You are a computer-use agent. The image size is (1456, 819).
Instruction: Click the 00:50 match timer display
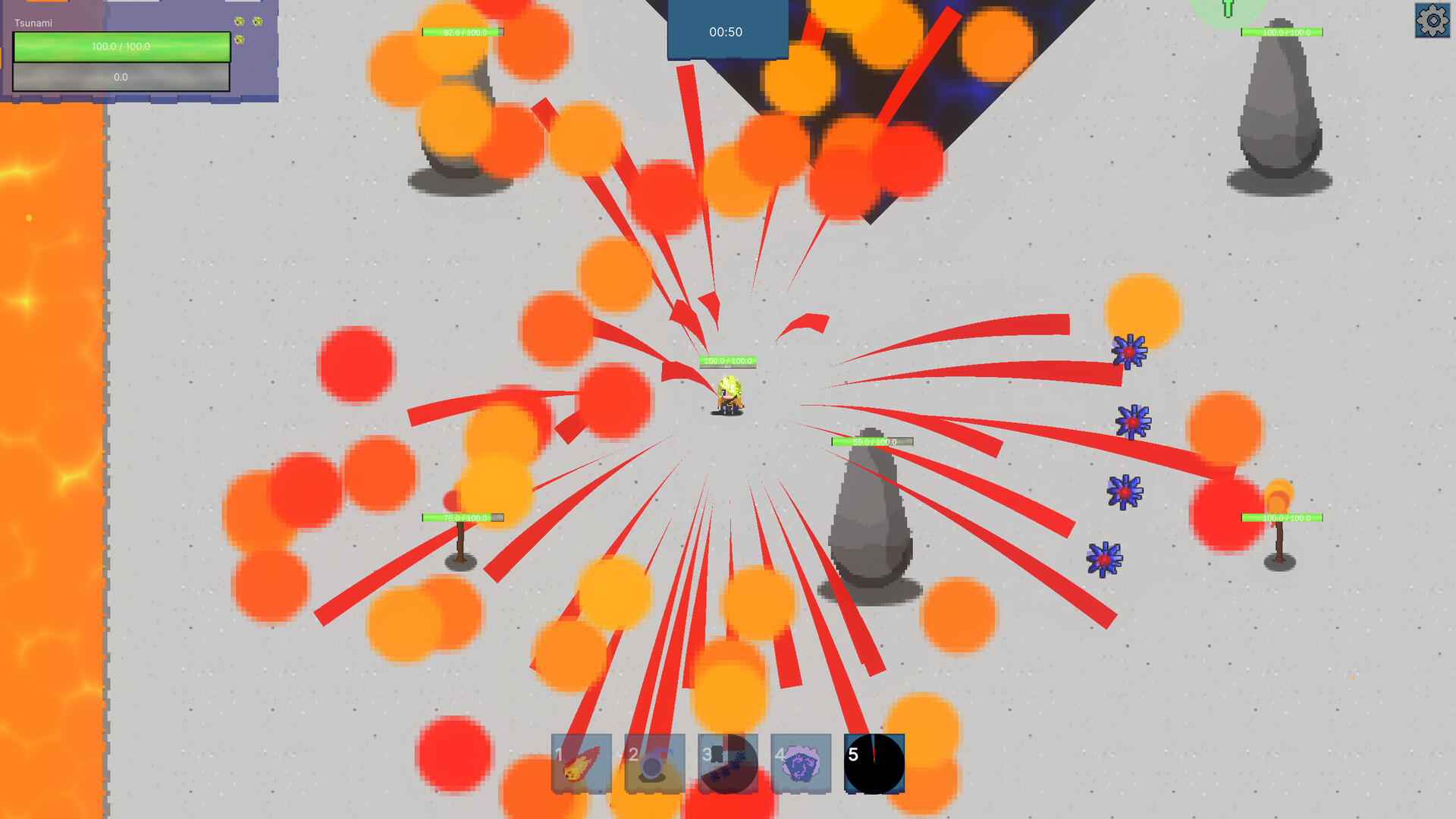pyautogui.click(x=726, y=32)
